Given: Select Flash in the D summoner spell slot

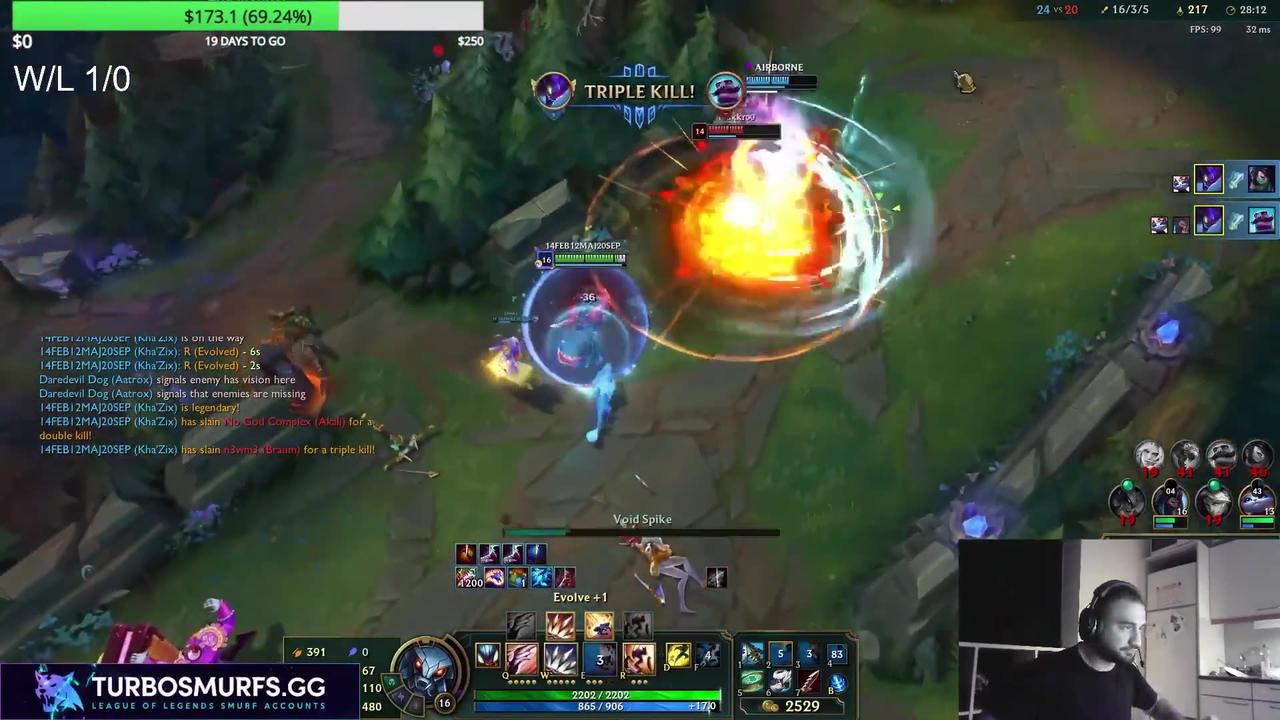Looking at the screenshot, I should pos(678,655).
